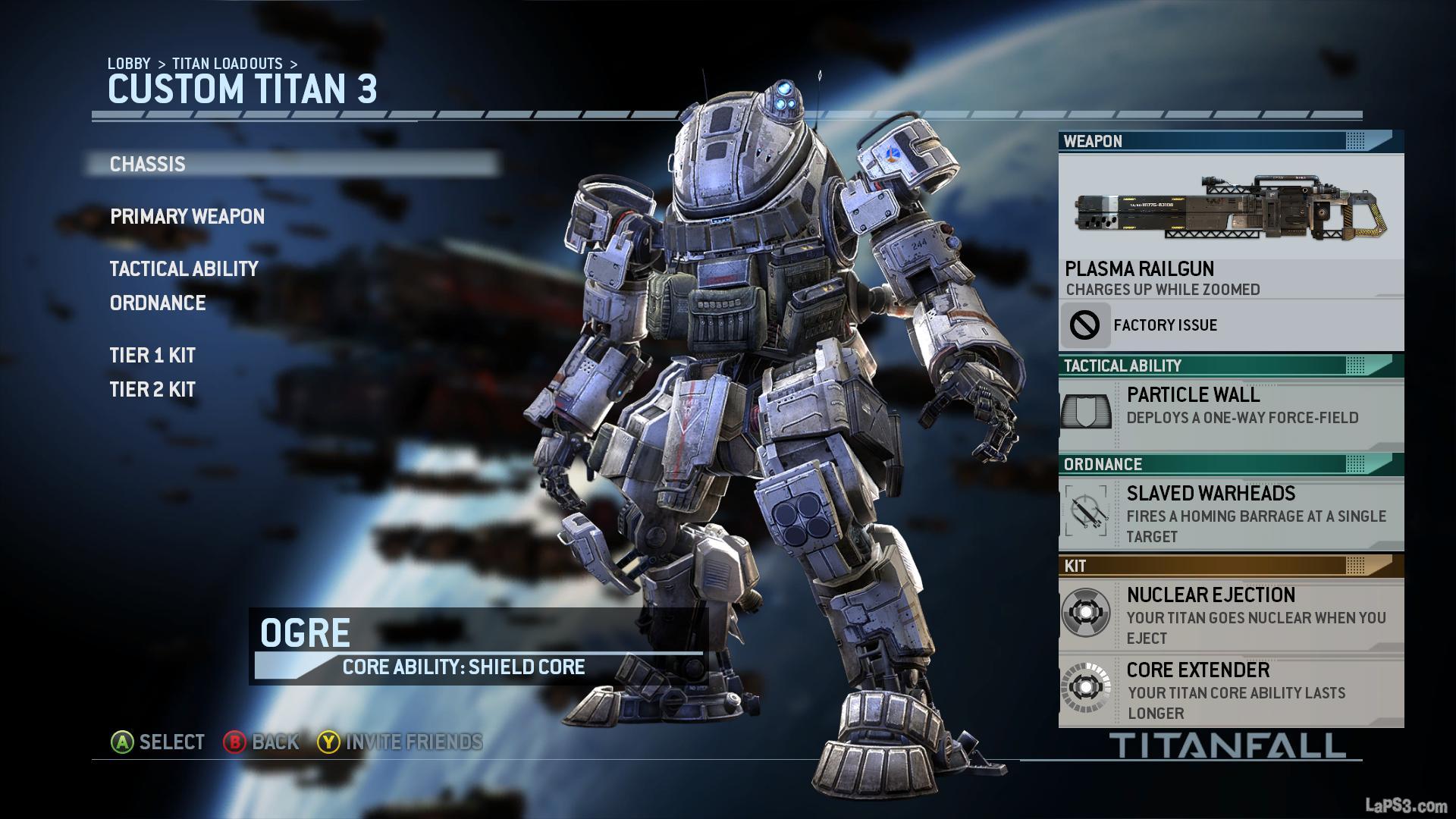
Task: Select the Factory Issue weapon mod row
Action: pyautogui.click(x=1230, y=325)
